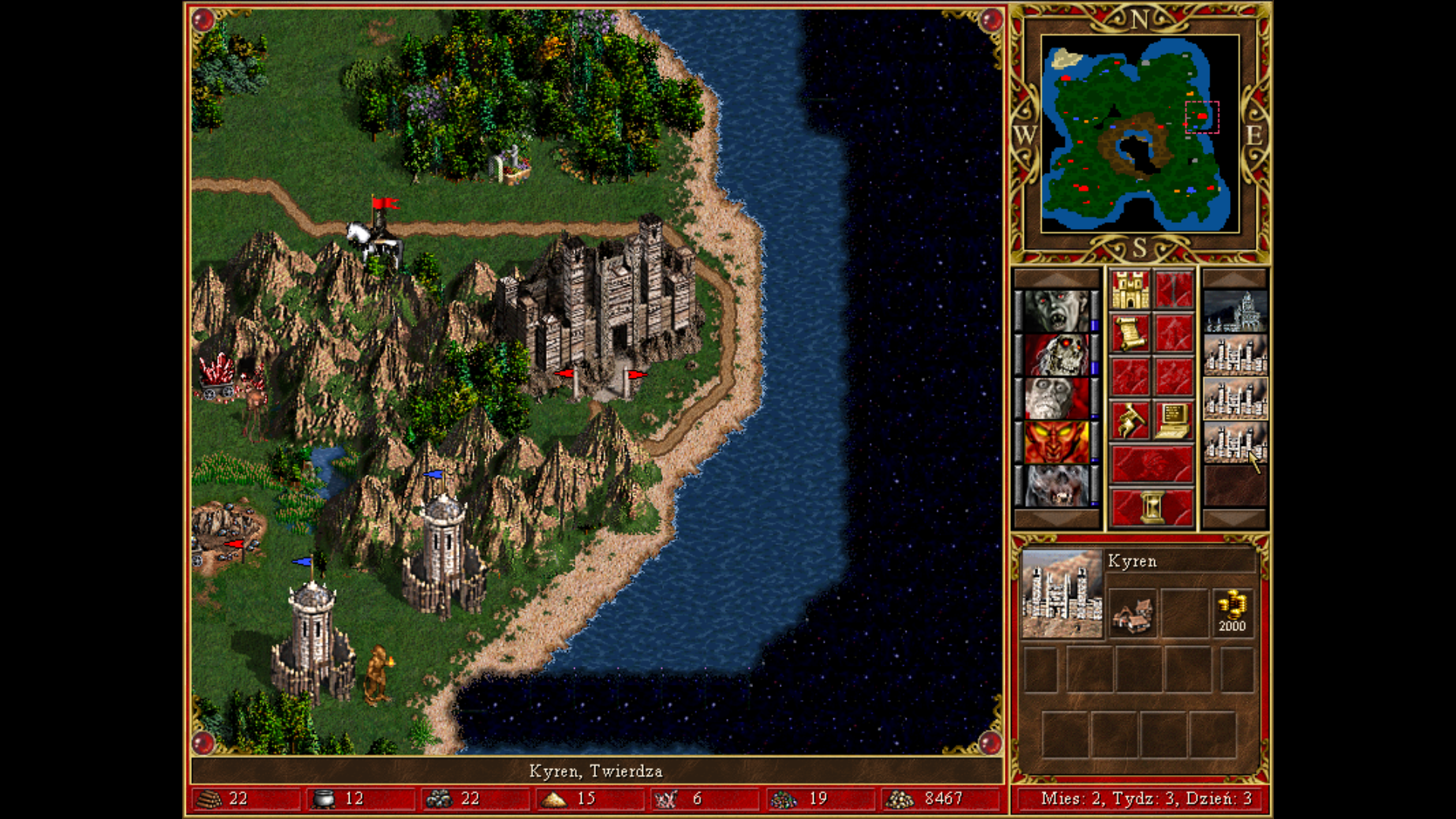The height and width of the screenshot is (819, 1456).
Task: Open the quest log scroll button
Action: point(1130,334)
